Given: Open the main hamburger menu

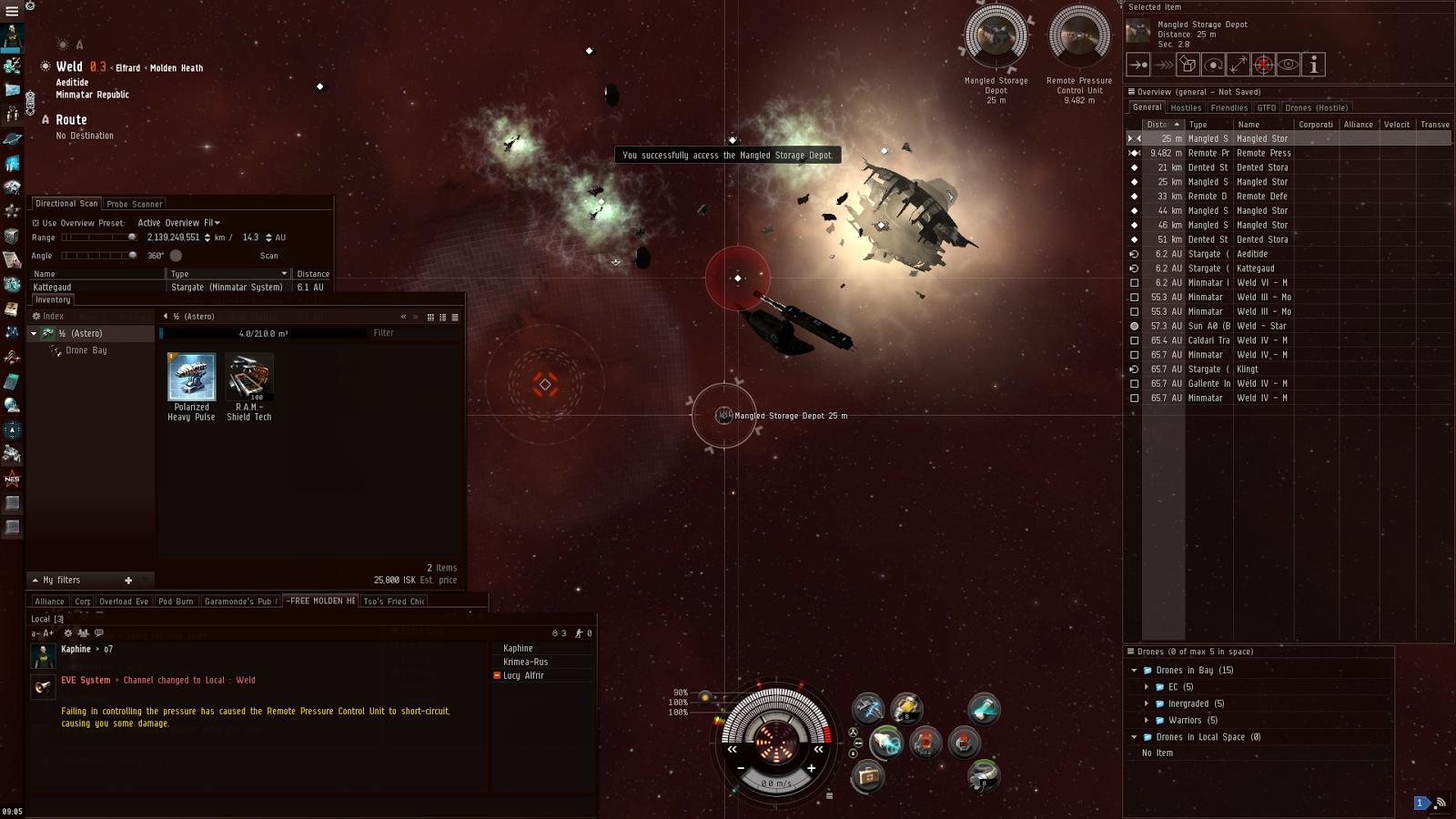Looking at the screenshot, I should [x=12, y=11].
